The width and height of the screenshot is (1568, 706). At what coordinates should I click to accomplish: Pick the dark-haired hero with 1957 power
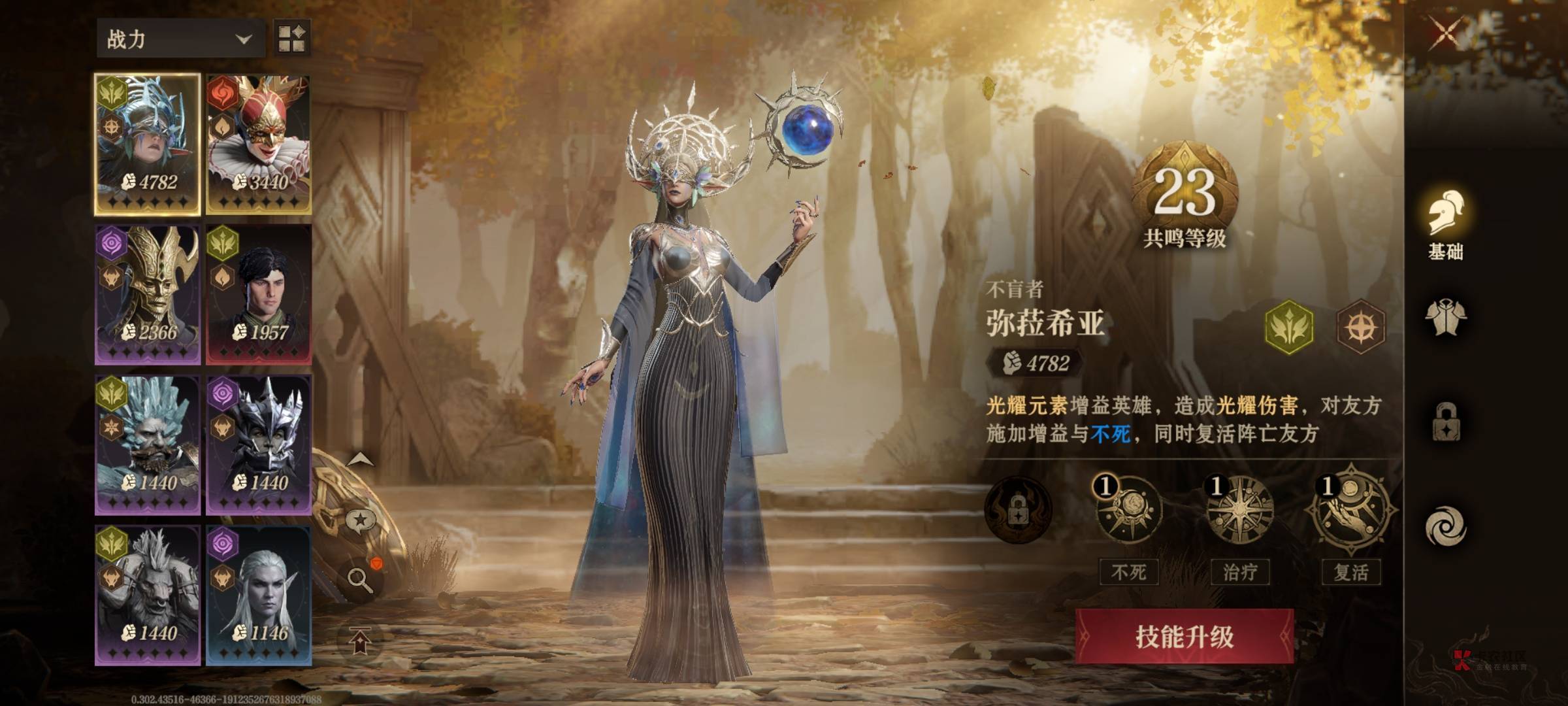point(259,295)
